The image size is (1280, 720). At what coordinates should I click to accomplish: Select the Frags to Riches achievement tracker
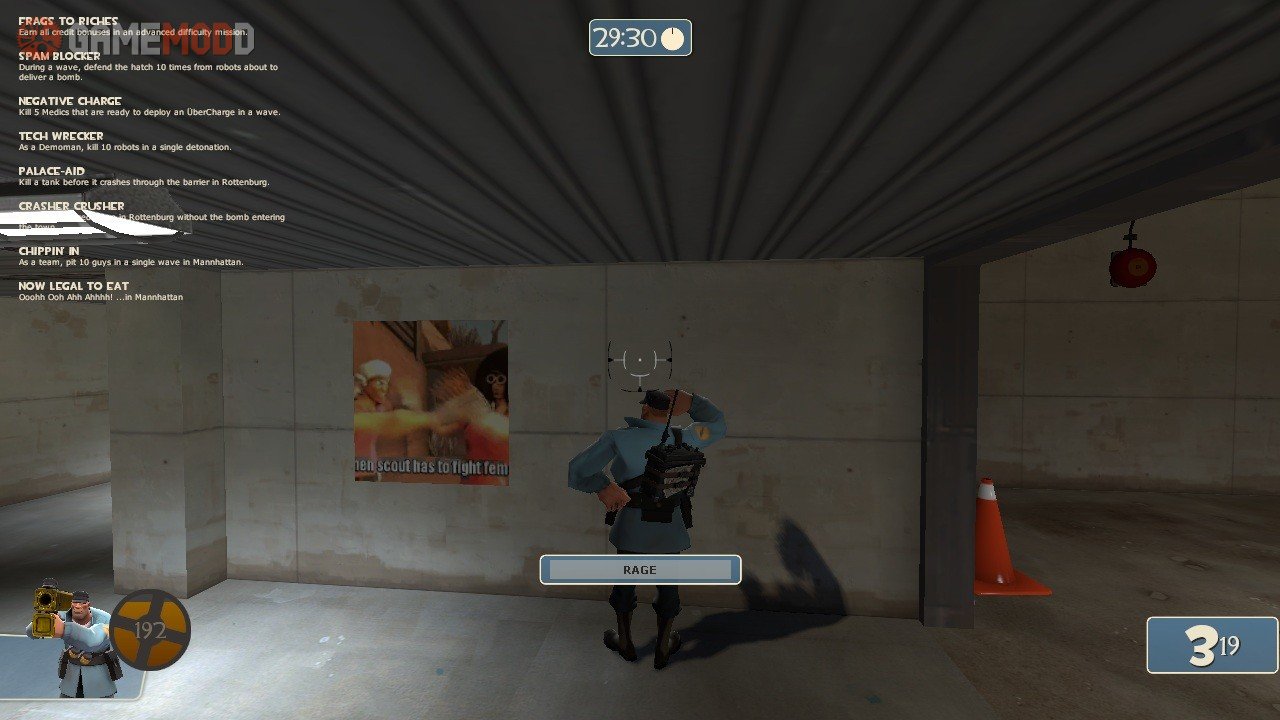tap(68, 21)
